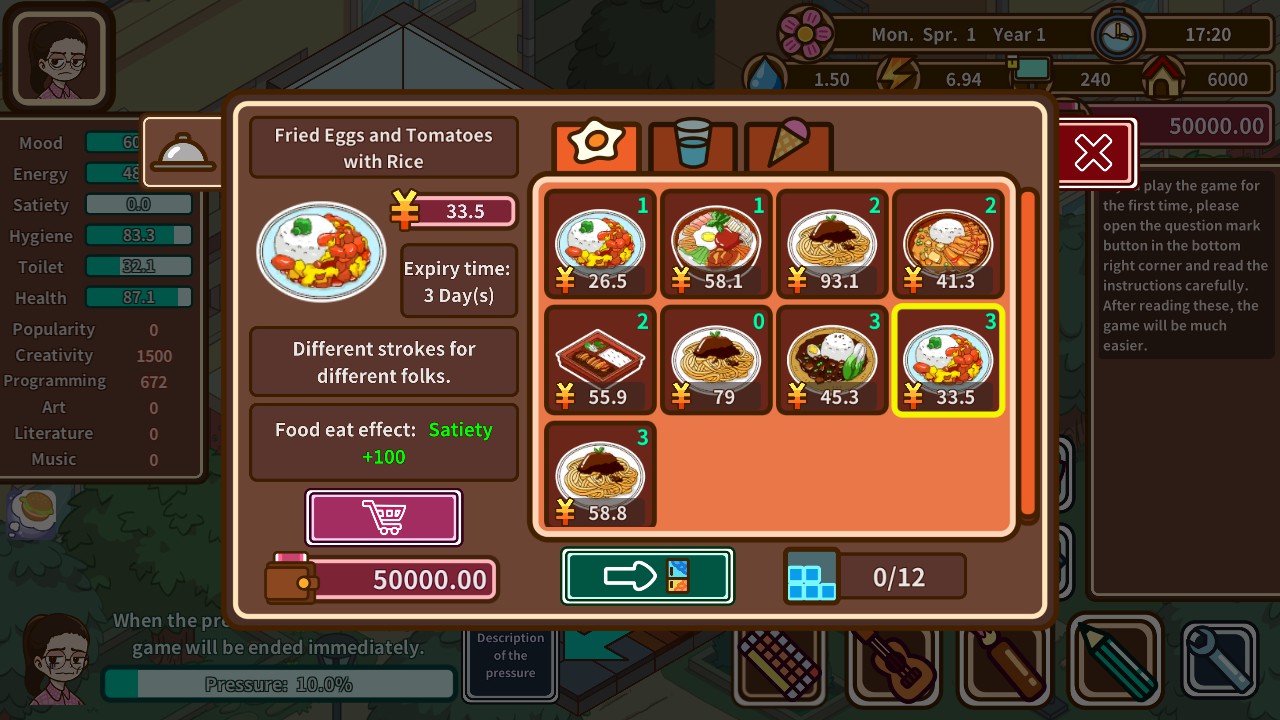Screen dimensions: 1280x720
Task: Switch to the drinks tab
Action: (692, 147)
